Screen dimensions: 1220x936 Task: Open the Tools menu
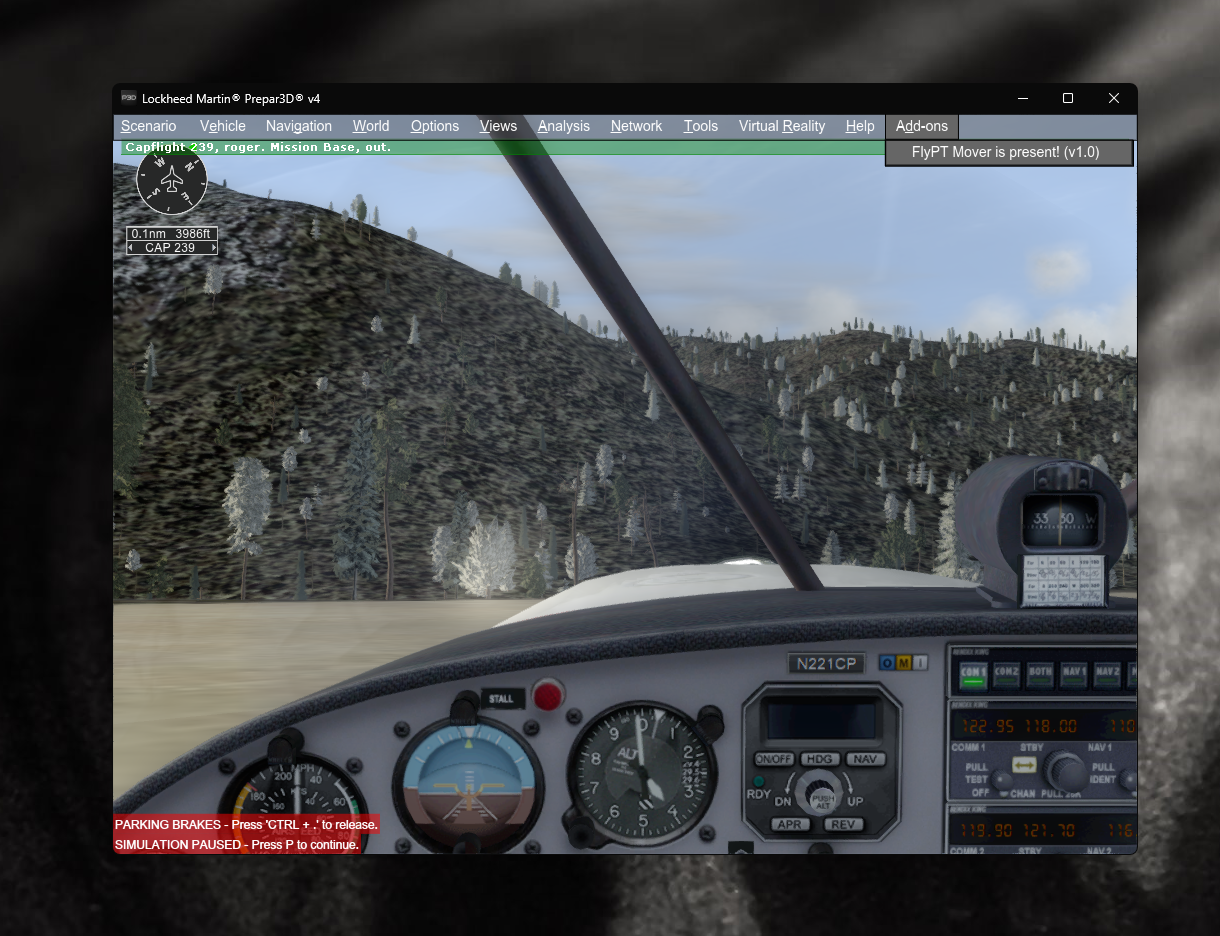(x=700, y=126)
